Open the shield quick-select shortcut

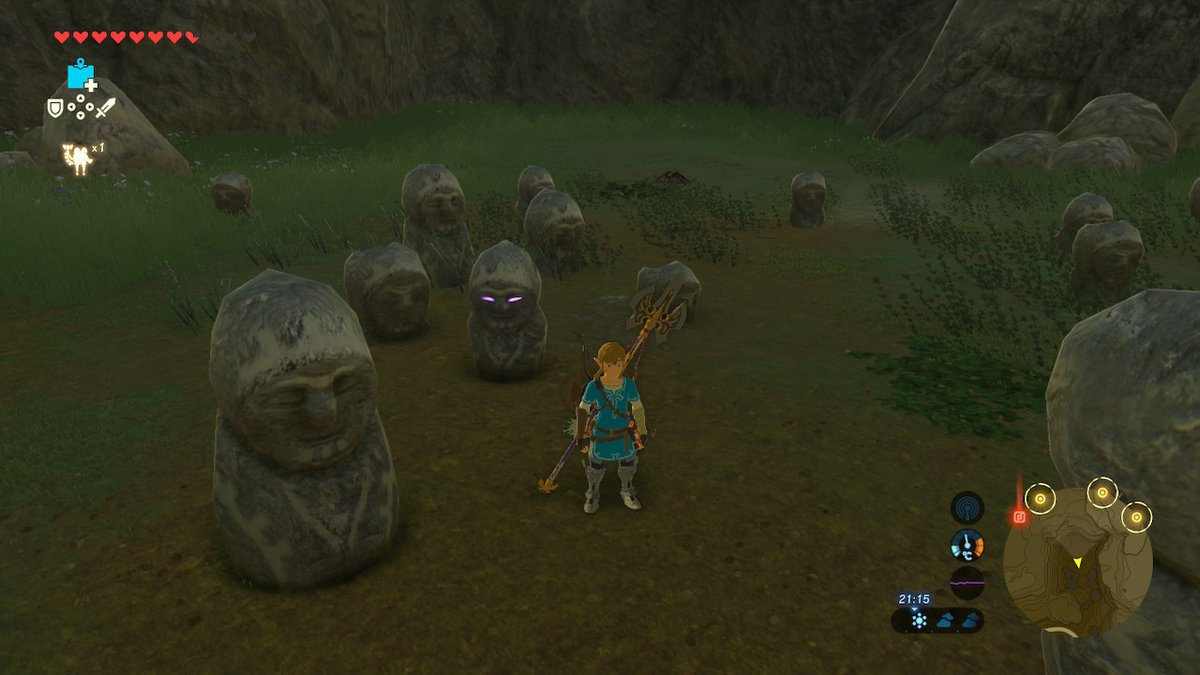click(54, 107)
